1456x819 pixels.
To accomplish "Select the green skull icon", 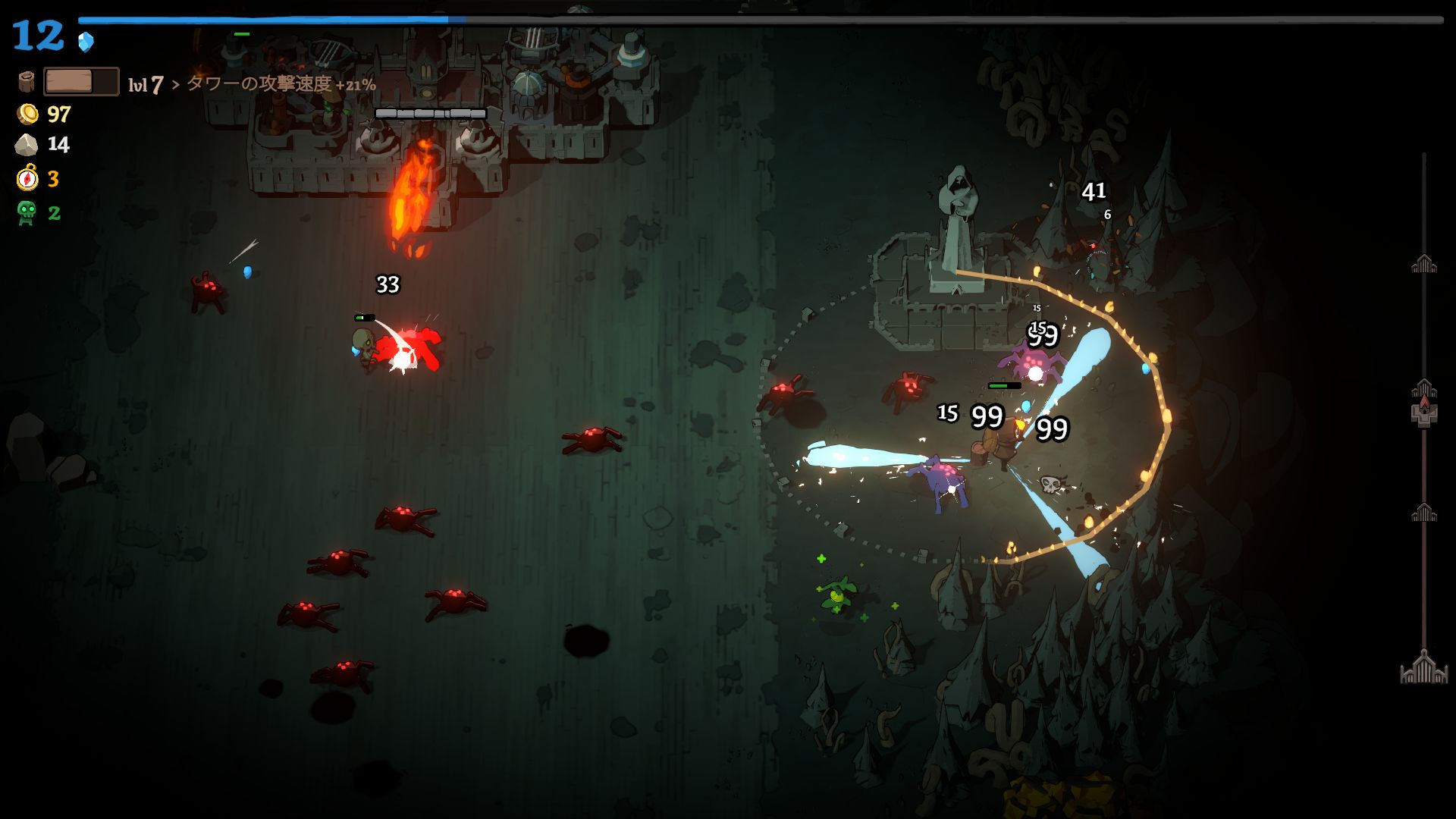I will (x=27, y=213).
